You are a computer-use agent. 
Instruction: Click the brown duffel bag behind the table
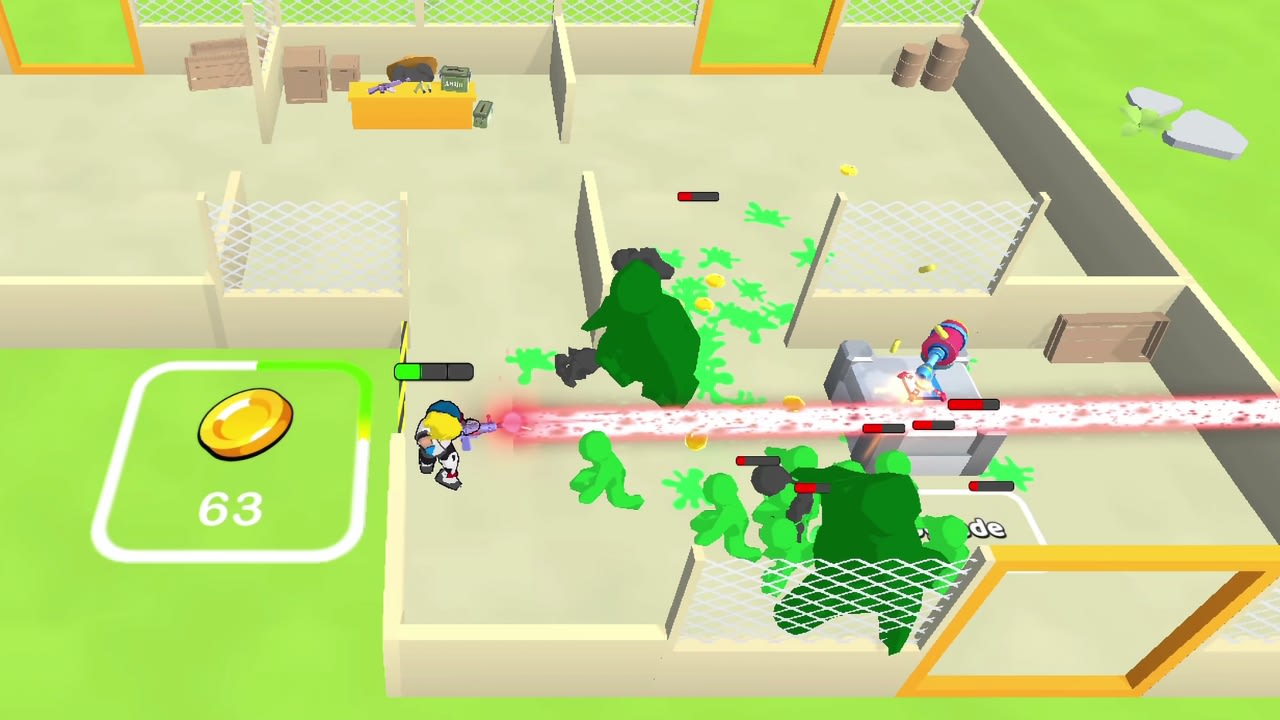click(412, 68)
